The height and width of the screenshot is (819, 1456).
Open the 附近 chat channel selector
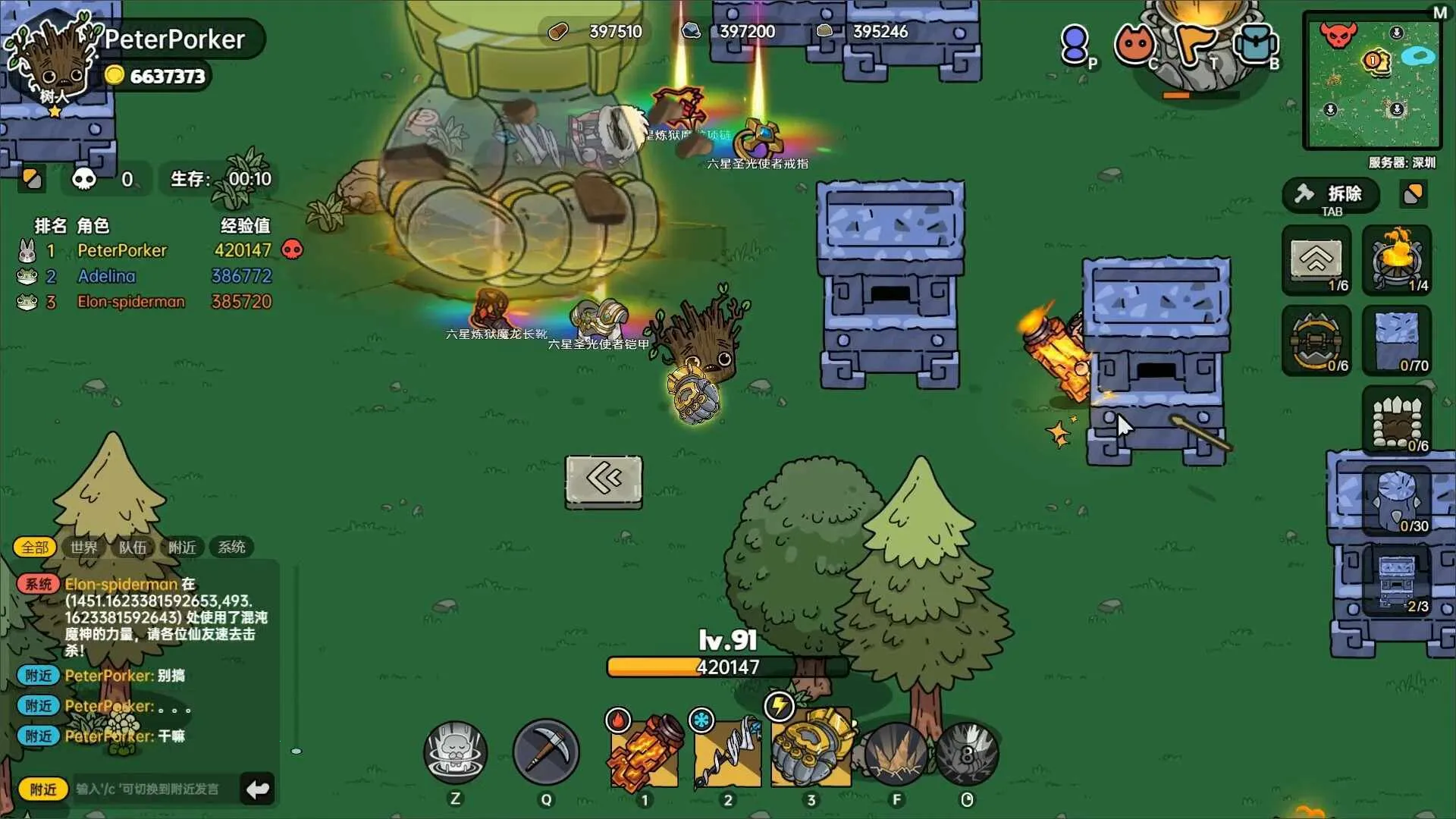[43, 789]
